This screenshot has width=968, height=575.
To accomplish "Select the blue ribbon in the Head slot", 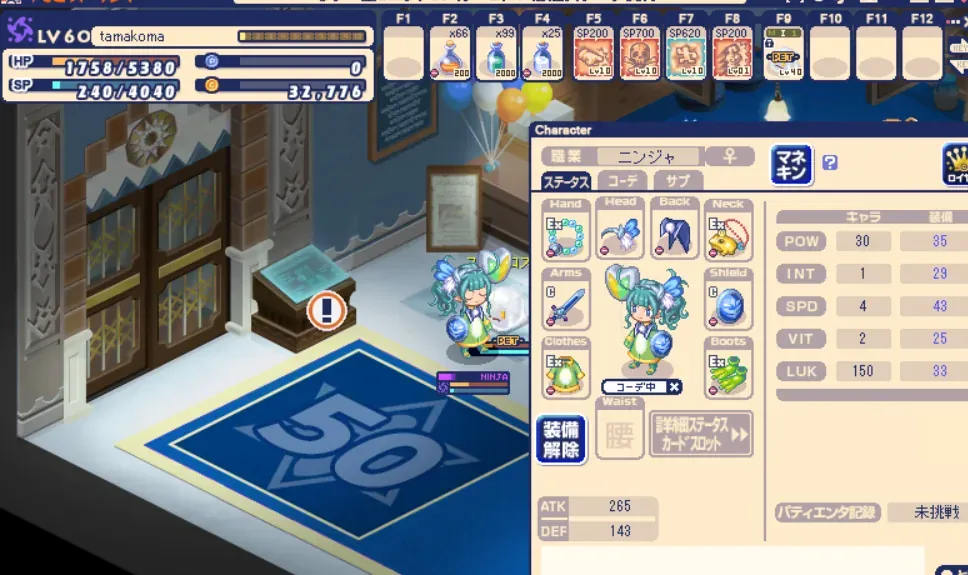I will click(x=621, y=236).
